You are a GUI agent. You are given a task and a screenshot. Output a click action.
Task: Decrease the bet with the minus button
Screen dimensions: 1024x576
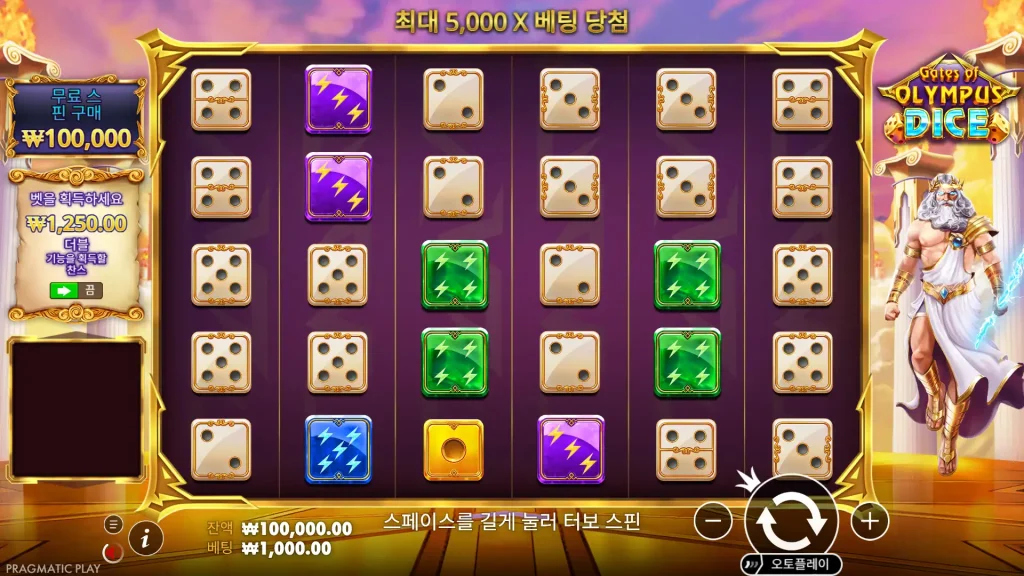point(713,520)
